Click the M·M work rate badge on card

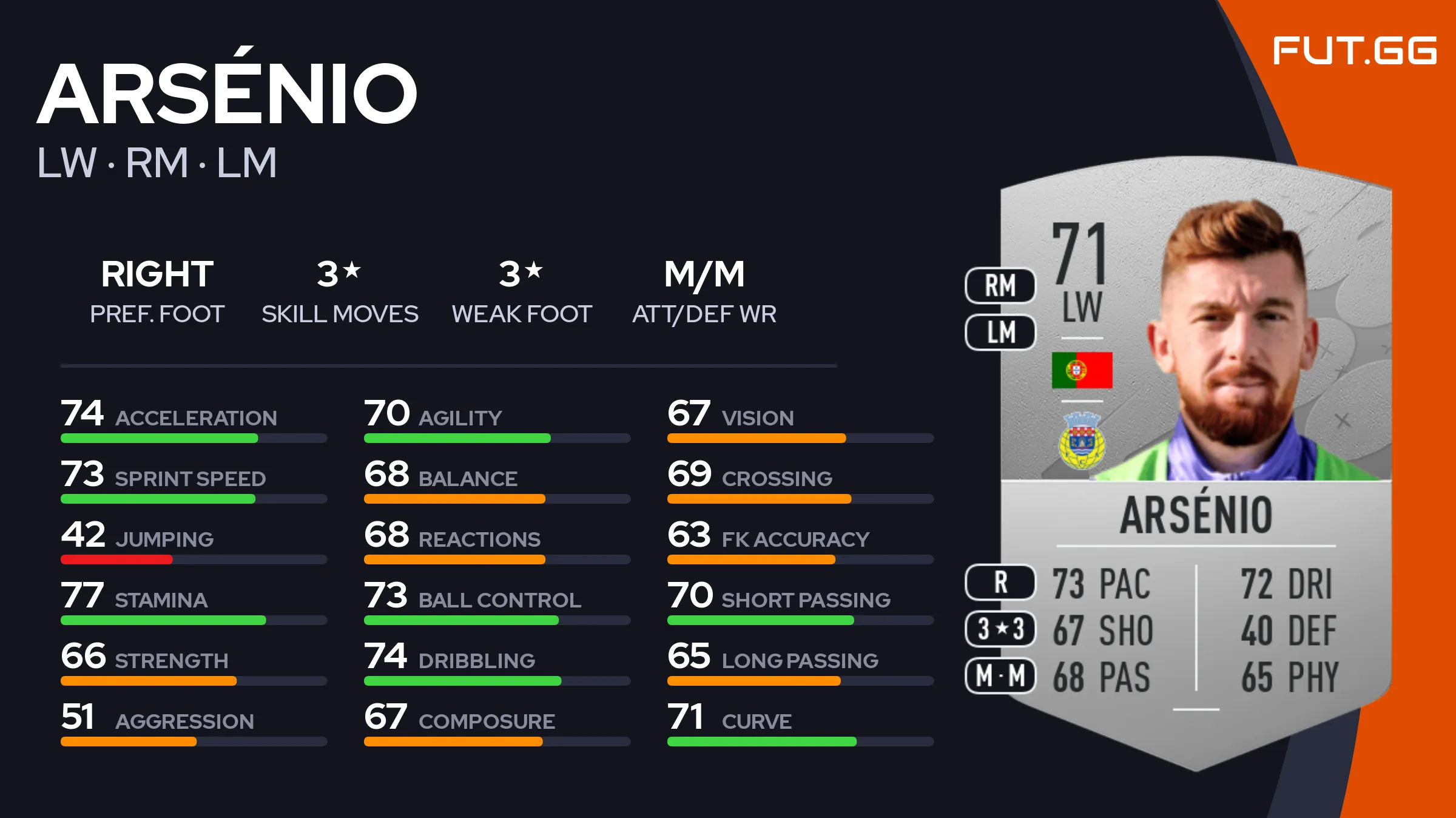(x=1000, y=676)
